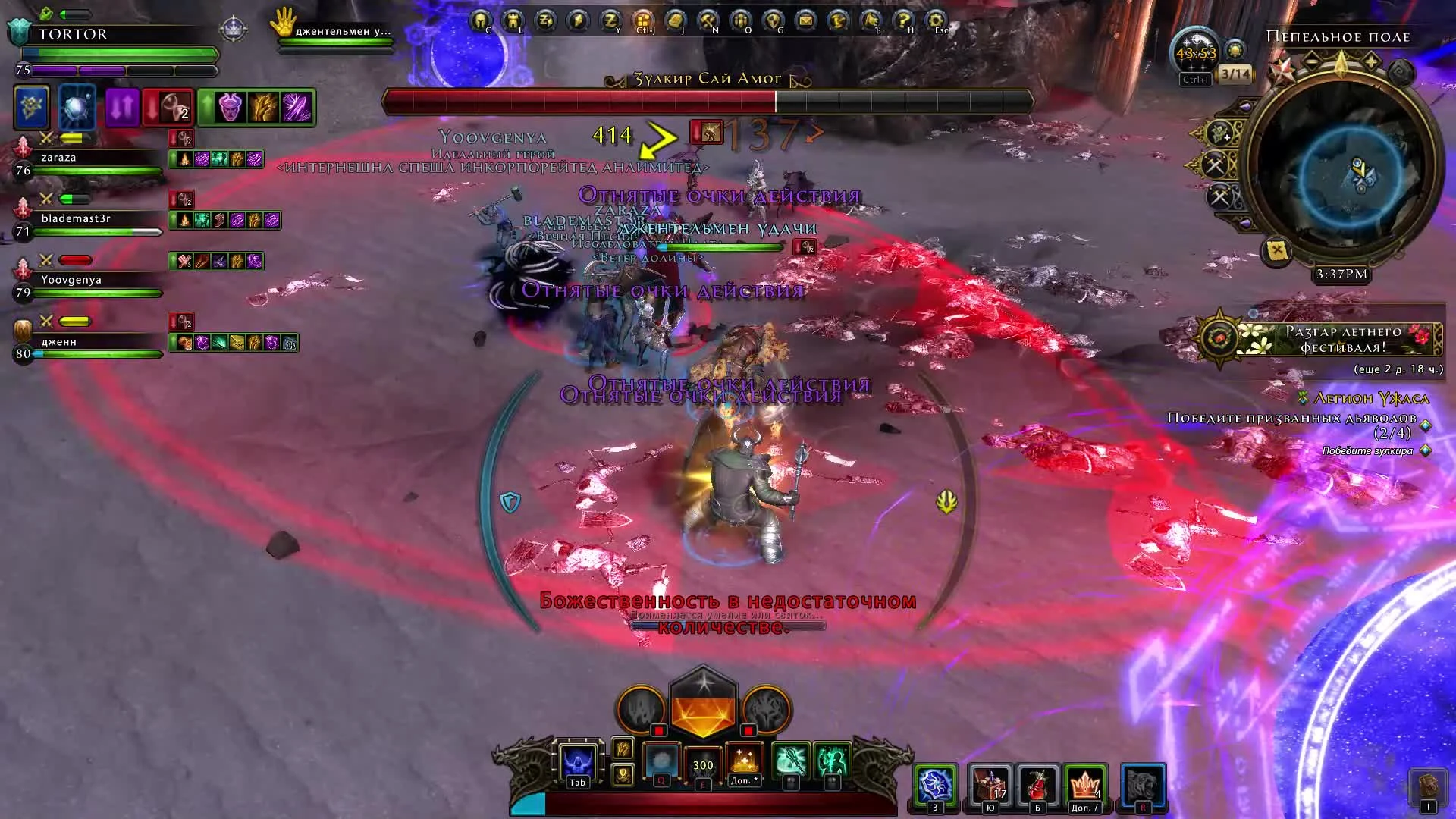Expand the 3/14 progress counter near the minimap

(x=1237, y=74)
